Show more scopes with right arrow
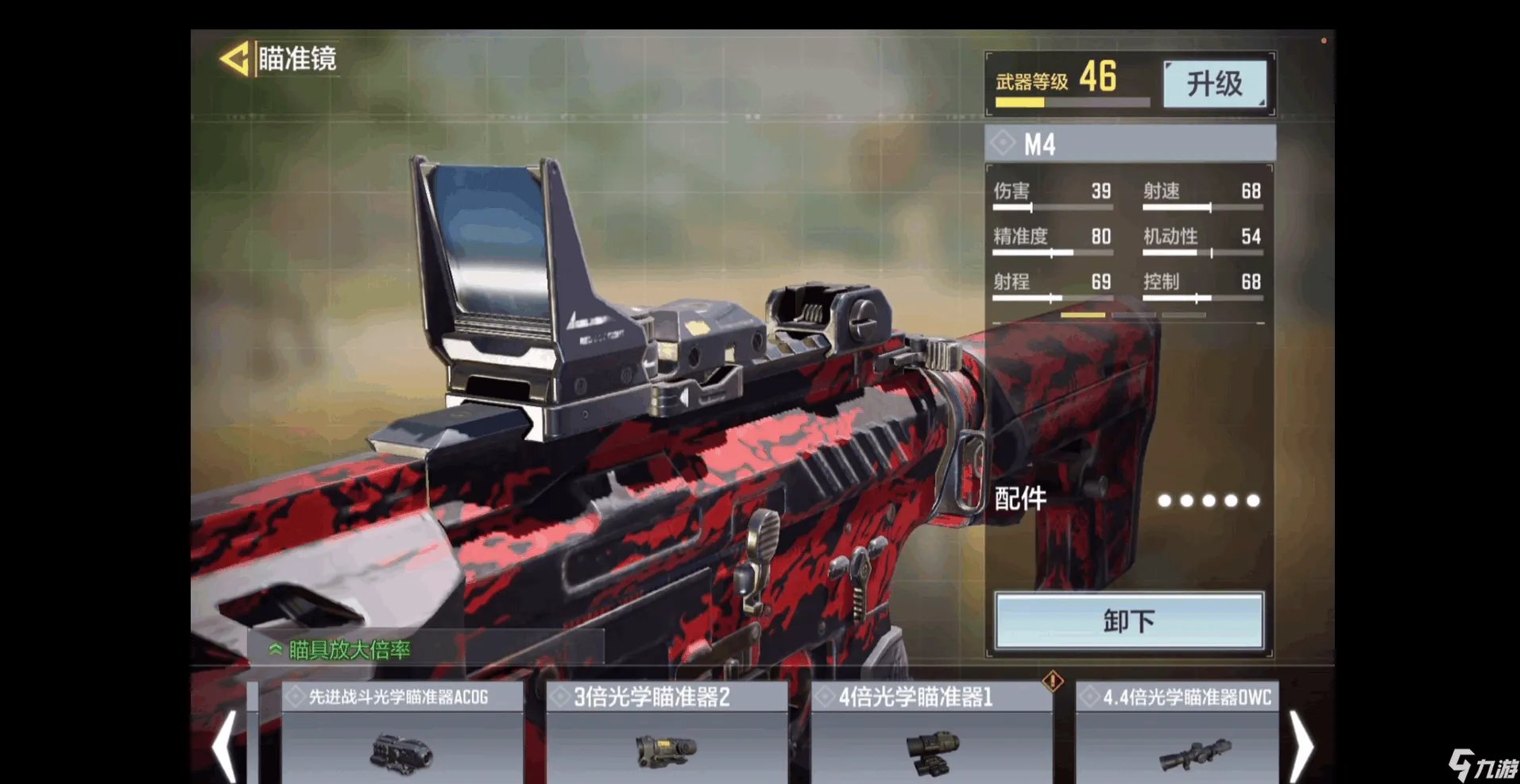1520x784 pixels. coord(1301,747)
